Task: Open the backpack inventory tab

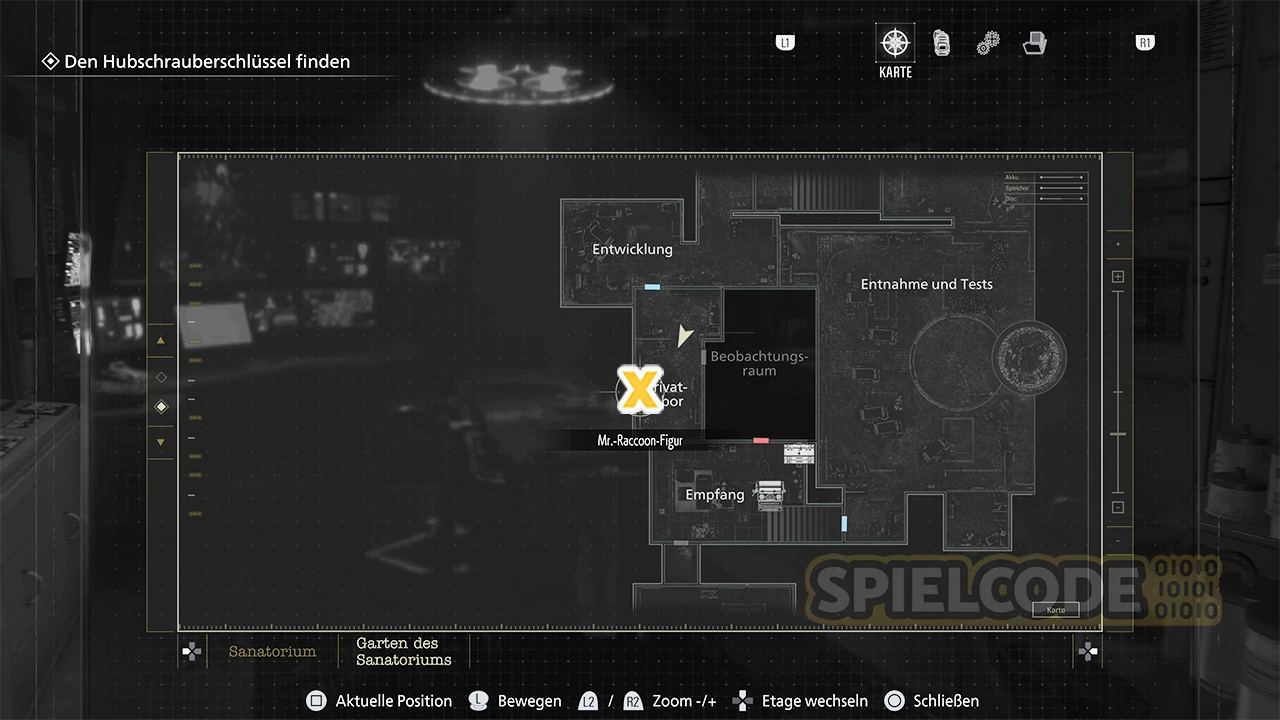Action: [941, 43]
